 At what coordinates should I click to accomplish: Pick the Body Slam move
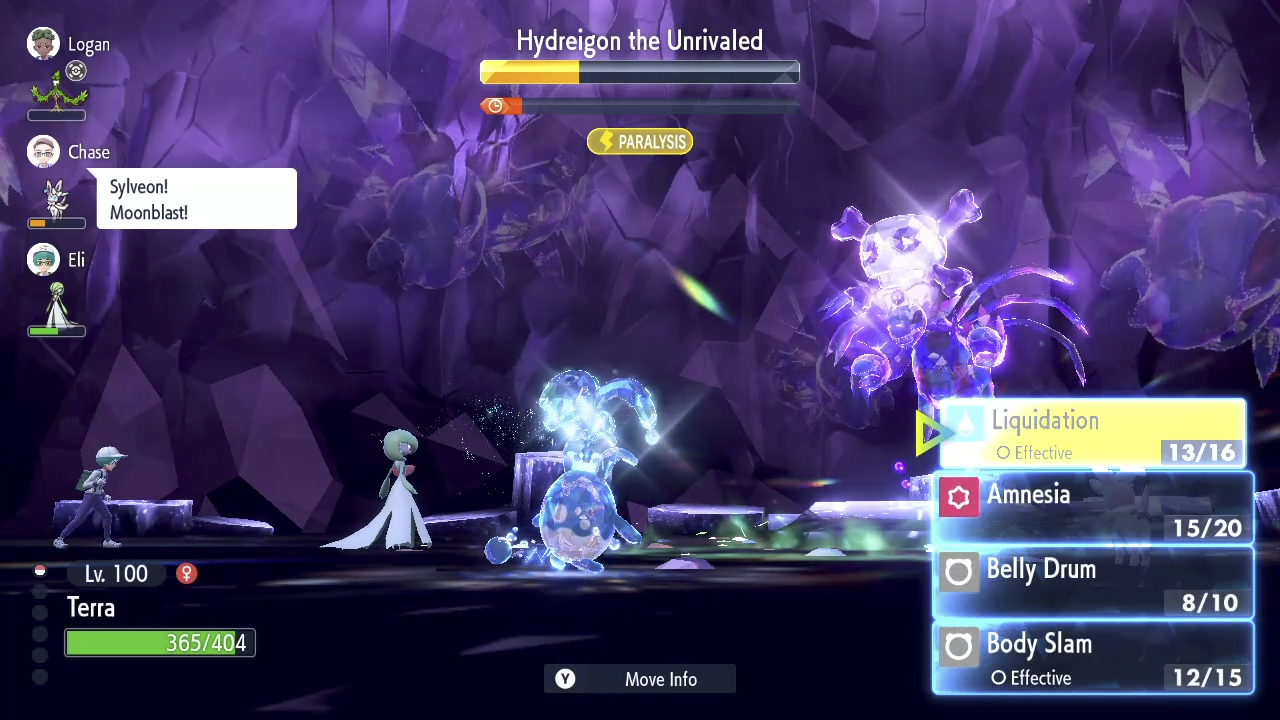pos(1092,658)
